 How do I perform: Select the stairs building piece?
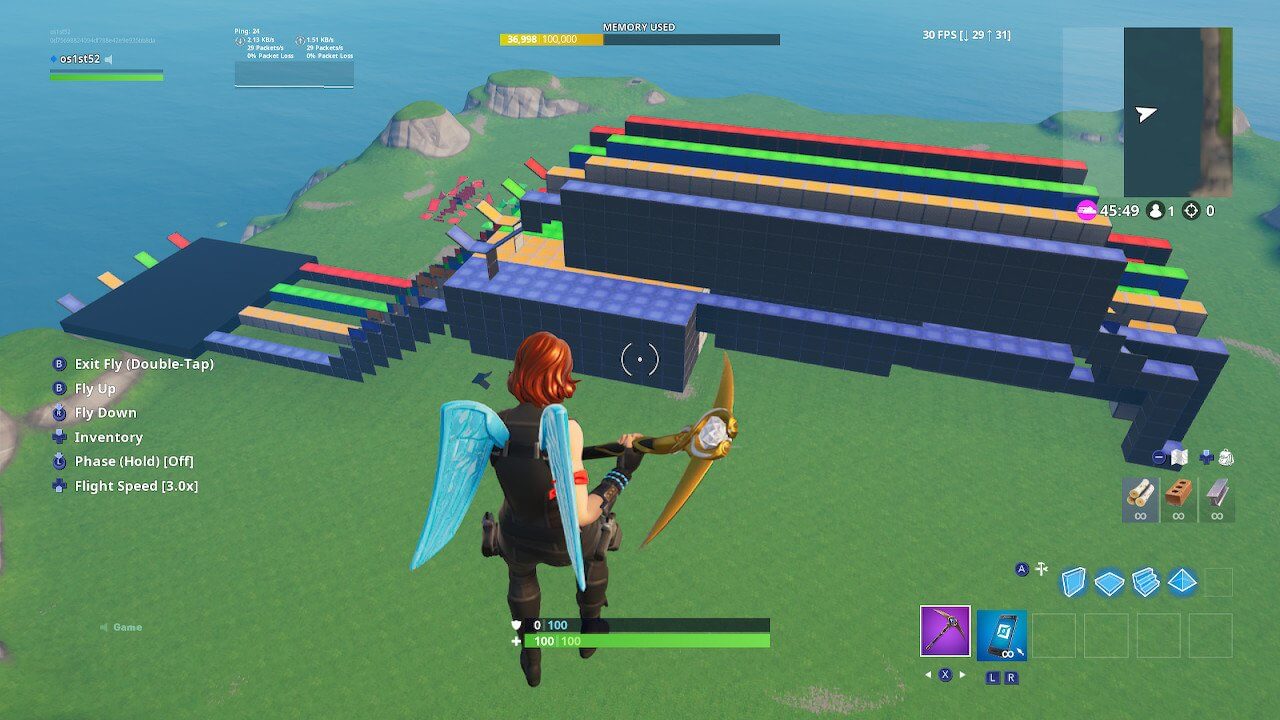1145,582
